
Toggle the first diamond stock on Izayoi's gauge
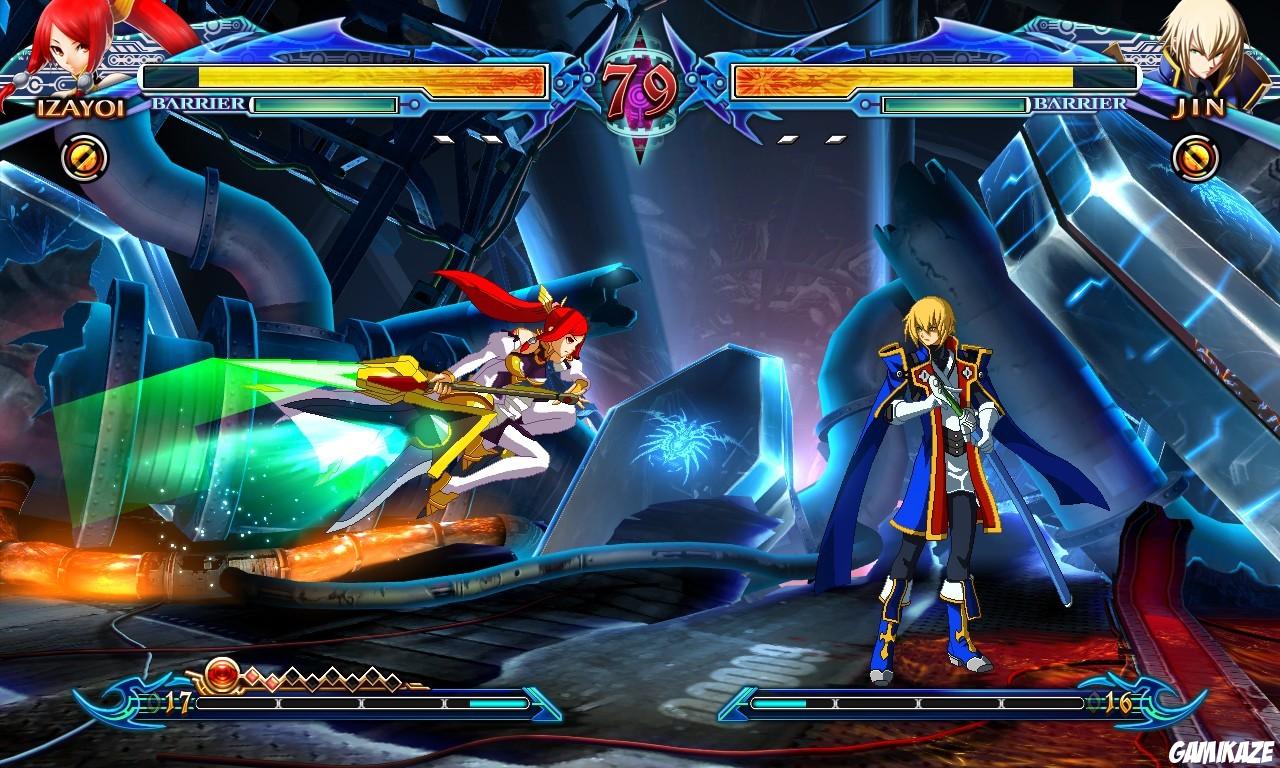(252, 675)
